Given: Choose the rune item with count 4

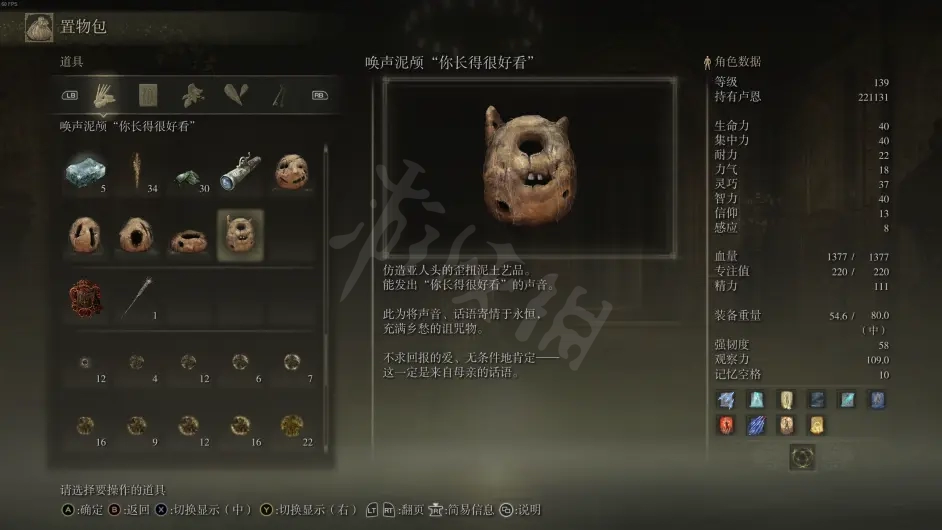Looking at the screenshot, I should [x=136, y=362].
